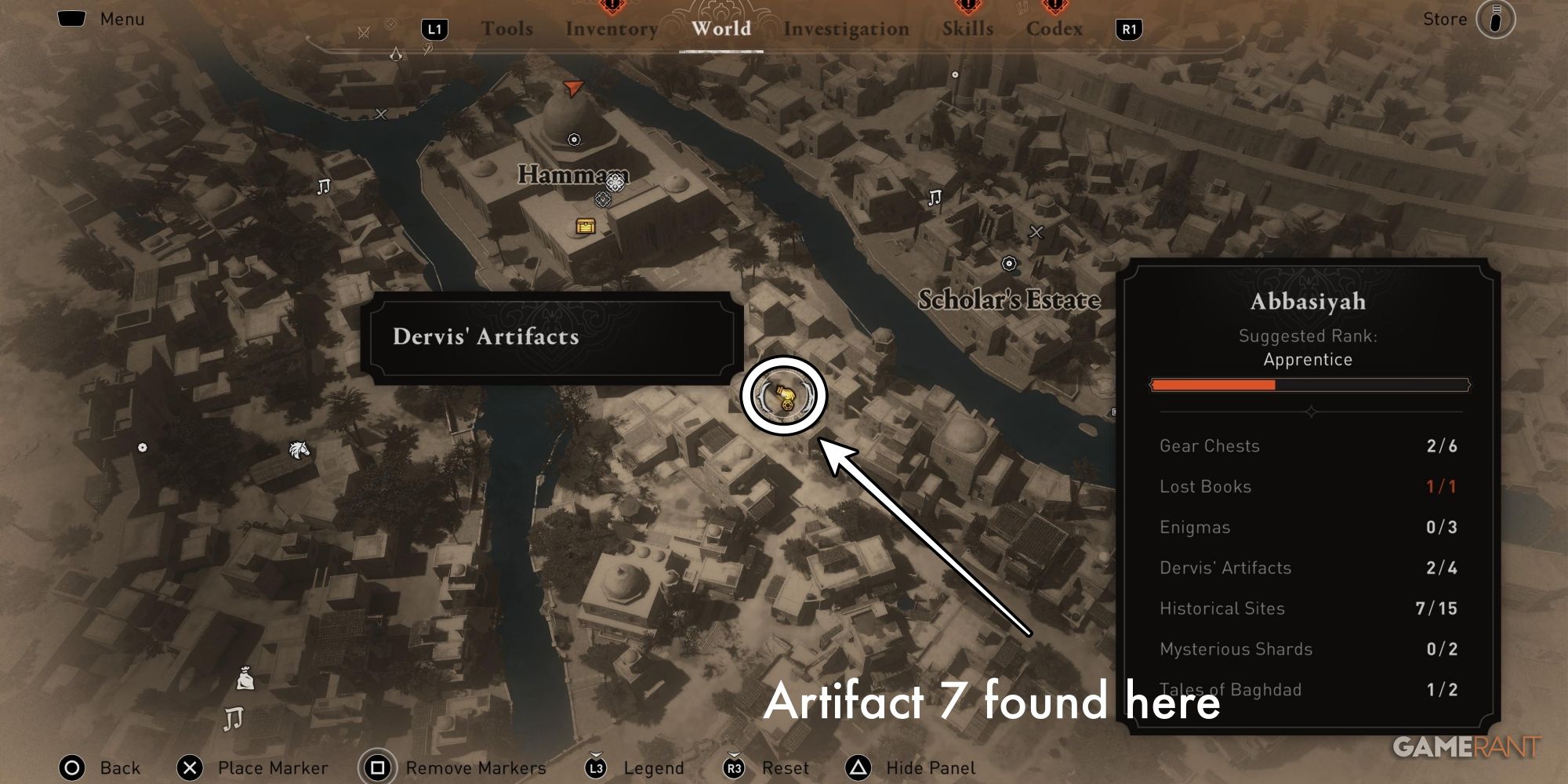
Task: Click the X marker east of Scholar's Estate
Action: click(1036, 231)
